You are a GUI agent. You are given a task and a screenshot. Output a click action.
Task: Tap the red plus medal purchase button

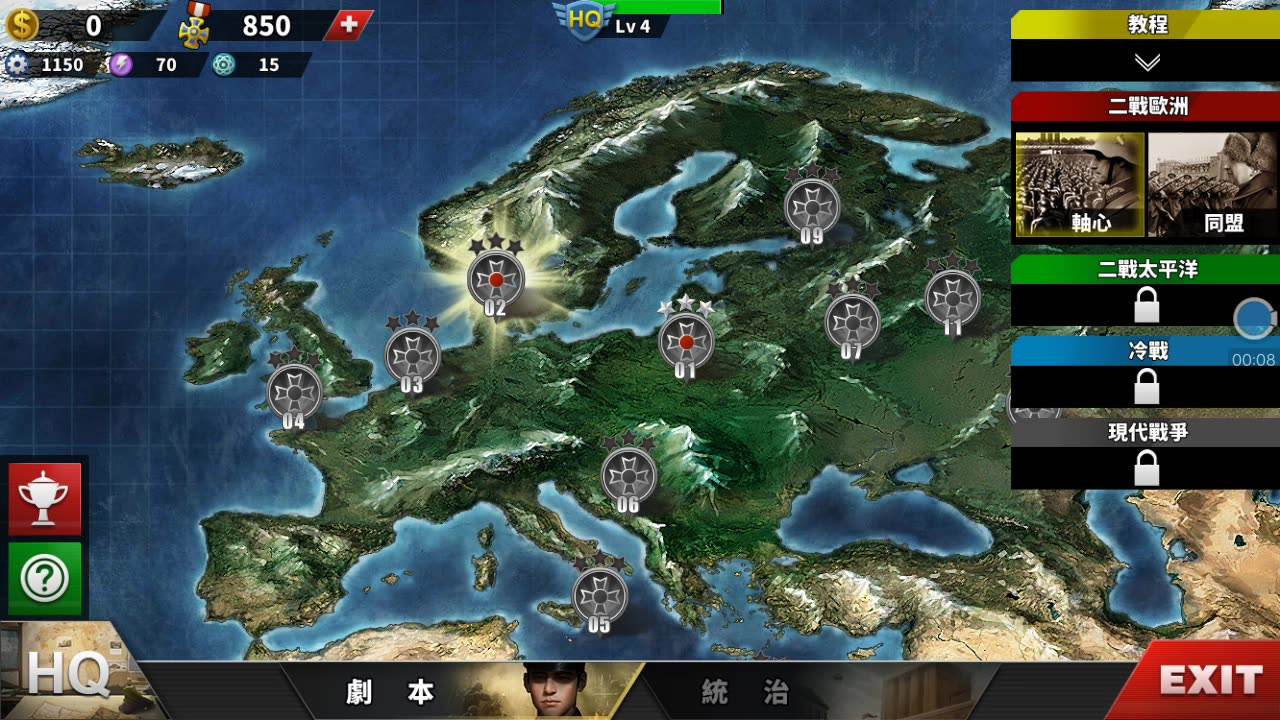point(349,25)
